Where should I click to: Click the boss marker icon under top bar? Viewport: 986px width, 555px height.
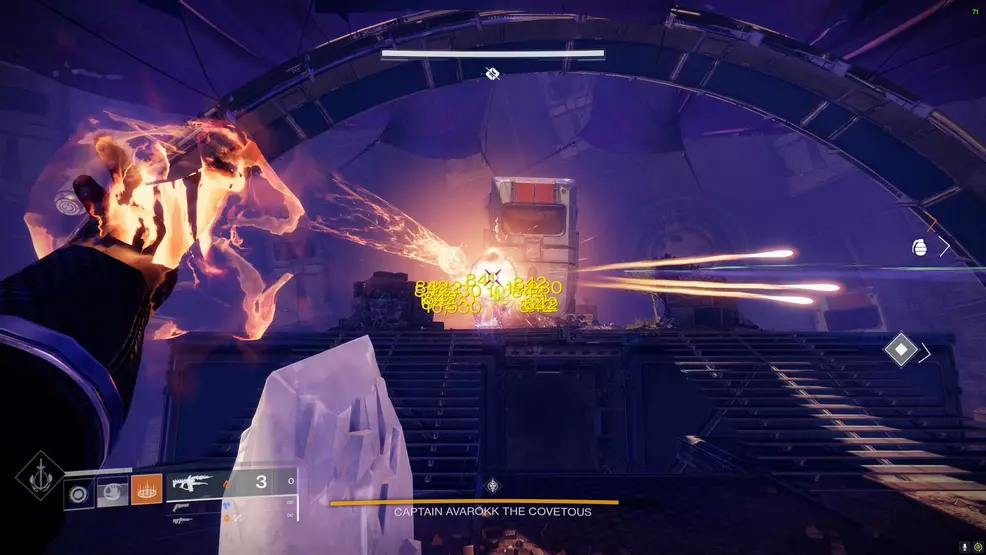click(492, 73)
